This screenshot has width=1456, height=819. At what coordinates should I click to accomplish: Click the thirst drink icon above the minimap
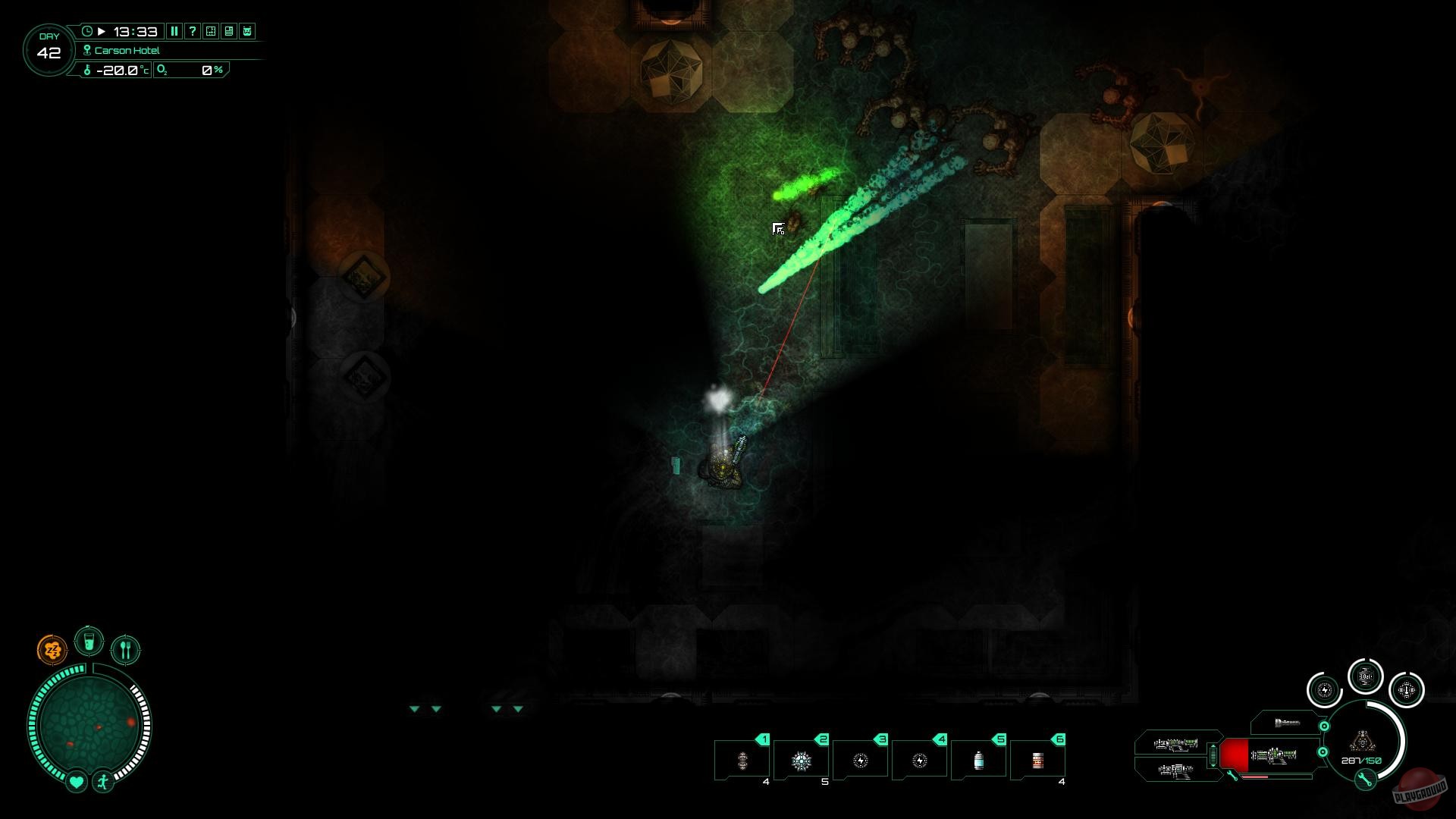(89, 641)
